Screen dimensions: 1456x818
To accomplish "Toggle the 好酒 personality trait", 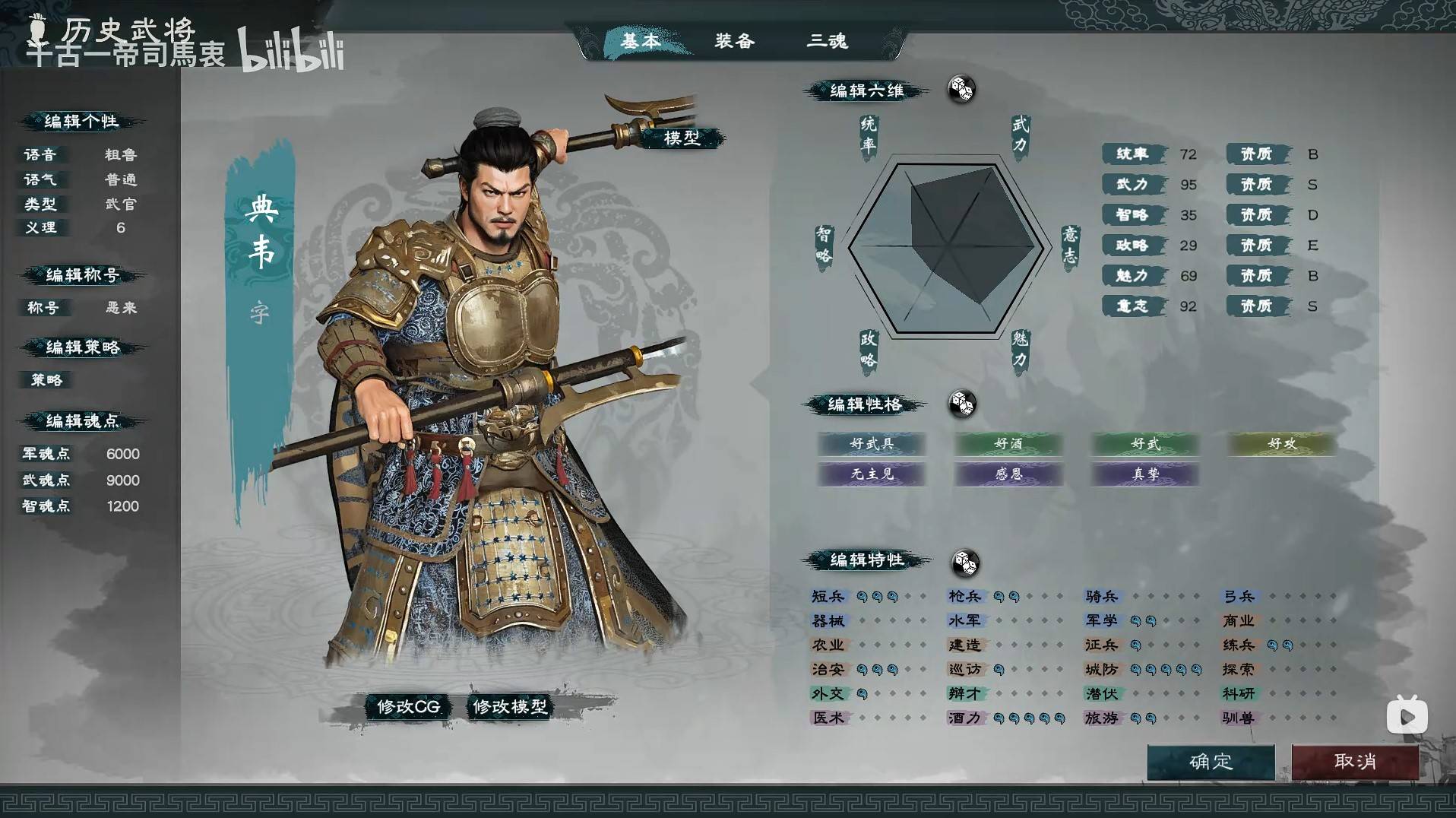I will tap(1008, 445).
